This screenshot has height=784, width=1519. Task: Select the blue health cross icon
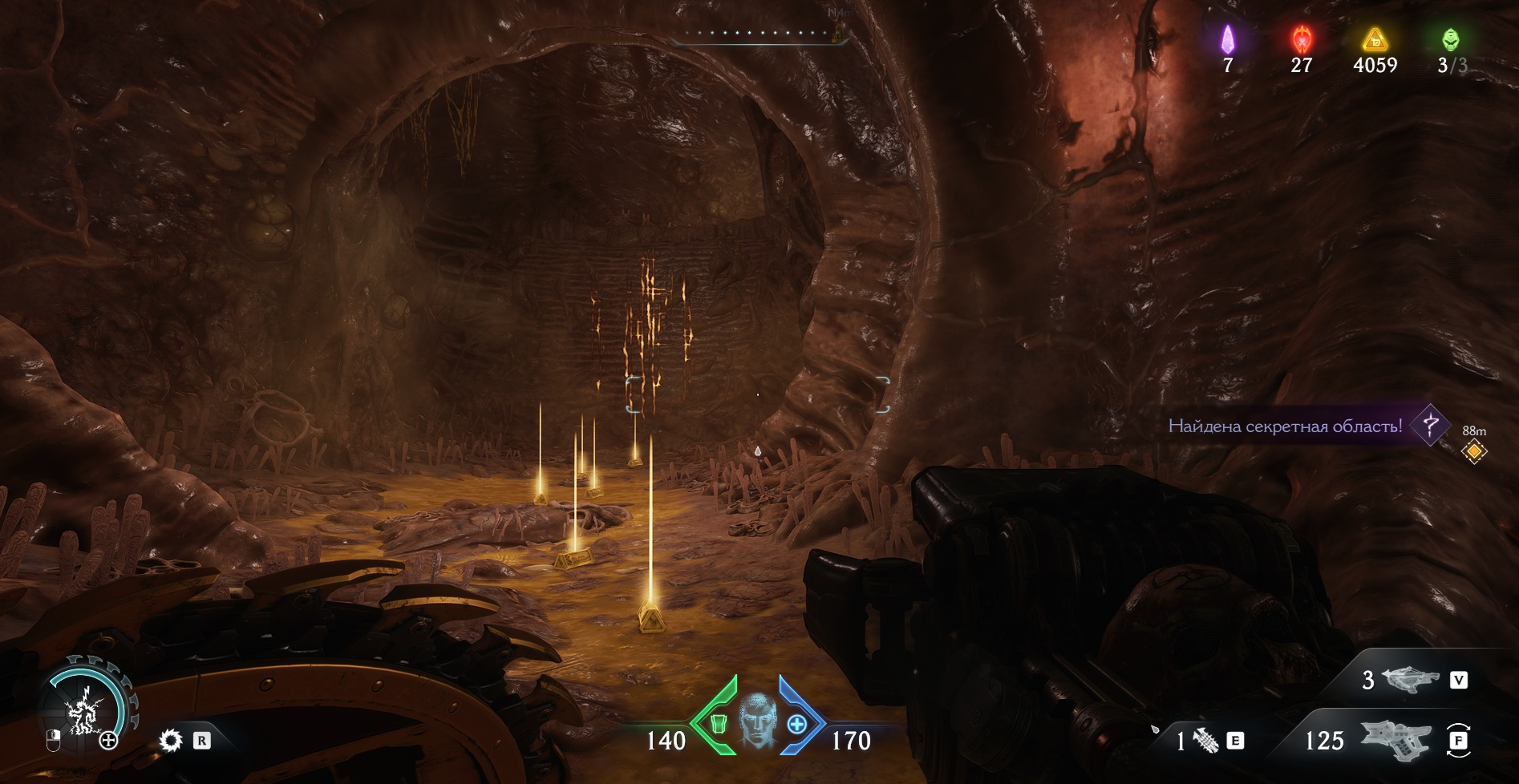(796, 724)
